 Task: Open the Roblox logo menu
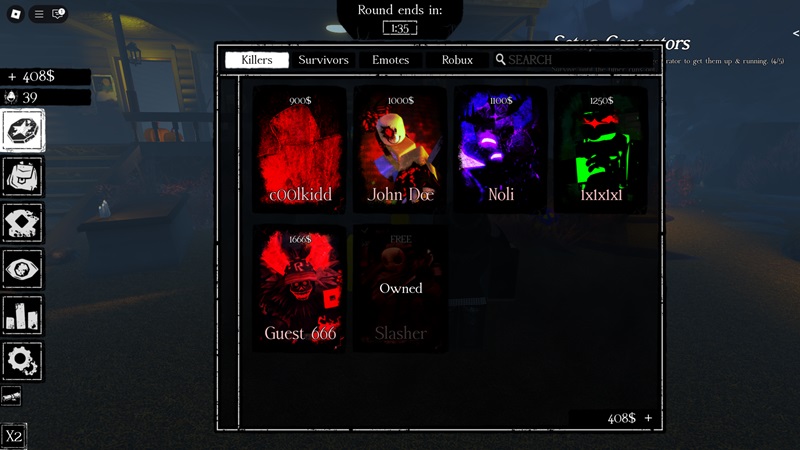15,14
